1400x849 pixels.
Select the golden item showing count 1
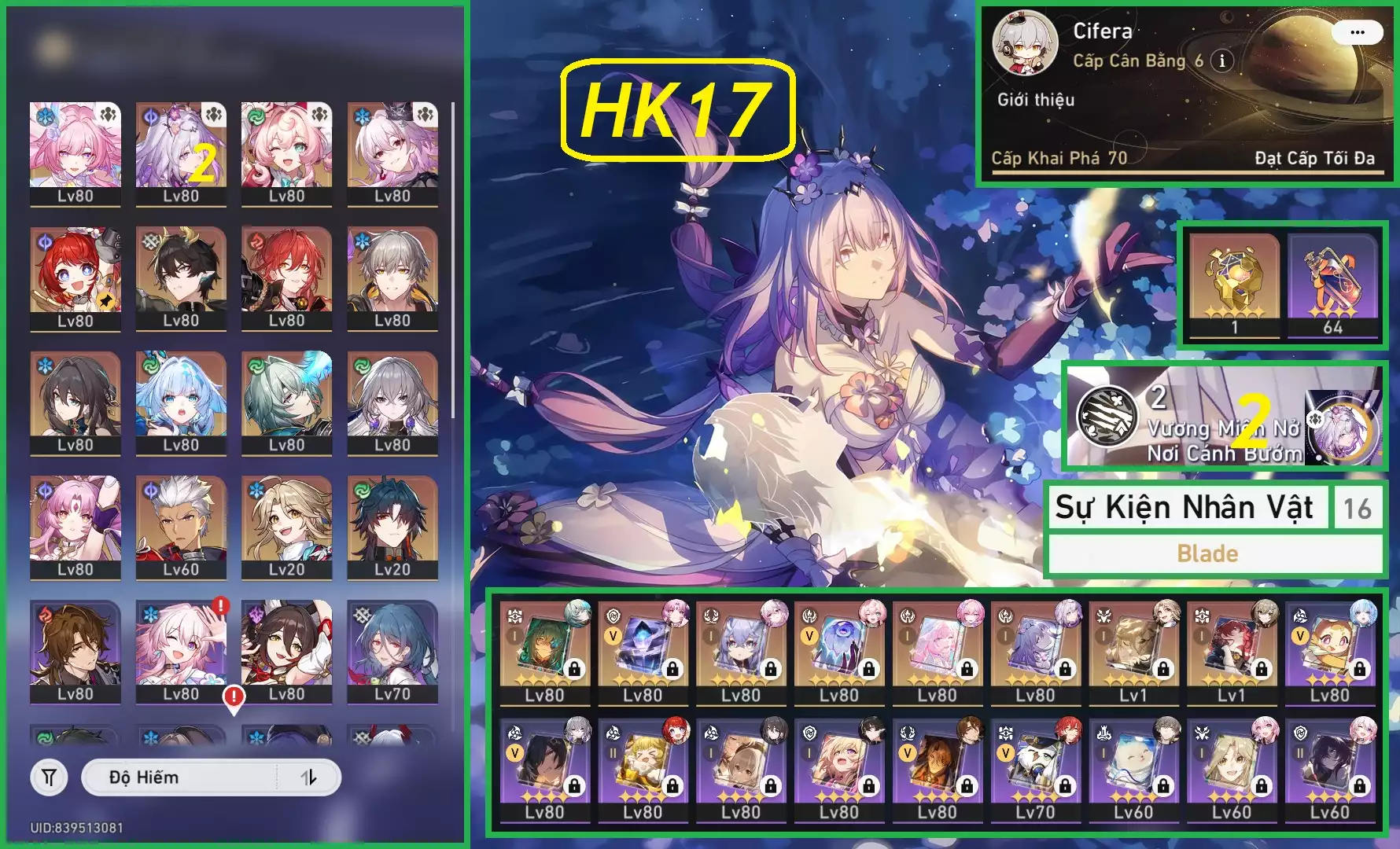(x=1234, y=285)
